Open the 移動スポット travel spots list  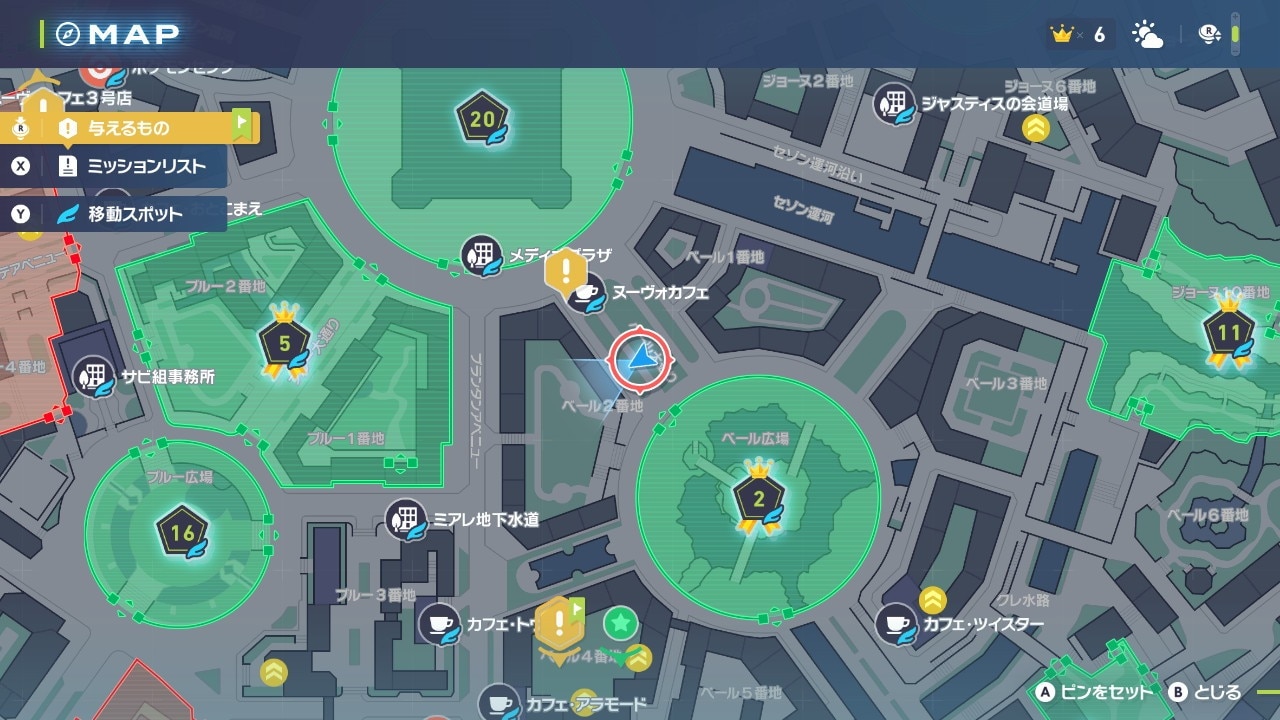click(x=130, y=214)
